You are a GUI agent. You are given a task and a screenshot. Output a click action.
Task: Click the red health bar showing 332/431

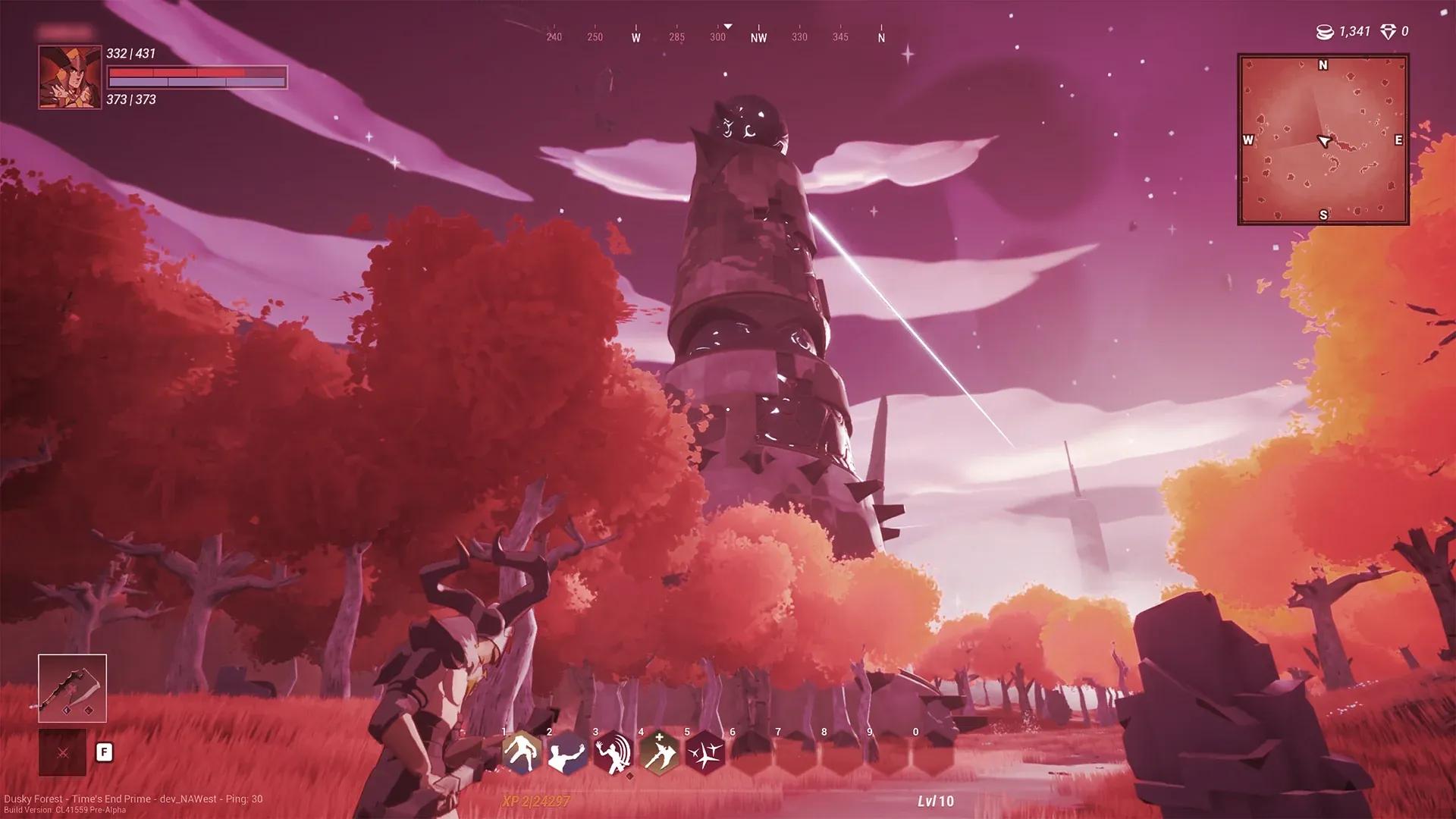[x=197, y=73]
